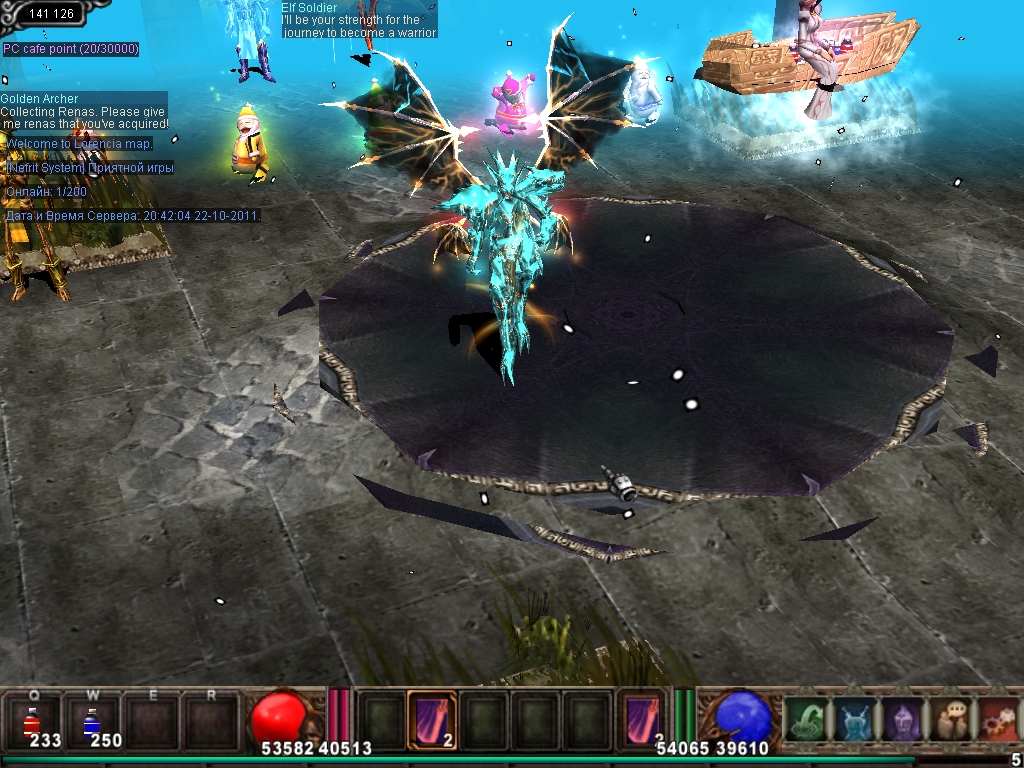Screen dimensions: 1024x768
Task: Open the system menu gears icon
Action: click(x=996, y=720)
